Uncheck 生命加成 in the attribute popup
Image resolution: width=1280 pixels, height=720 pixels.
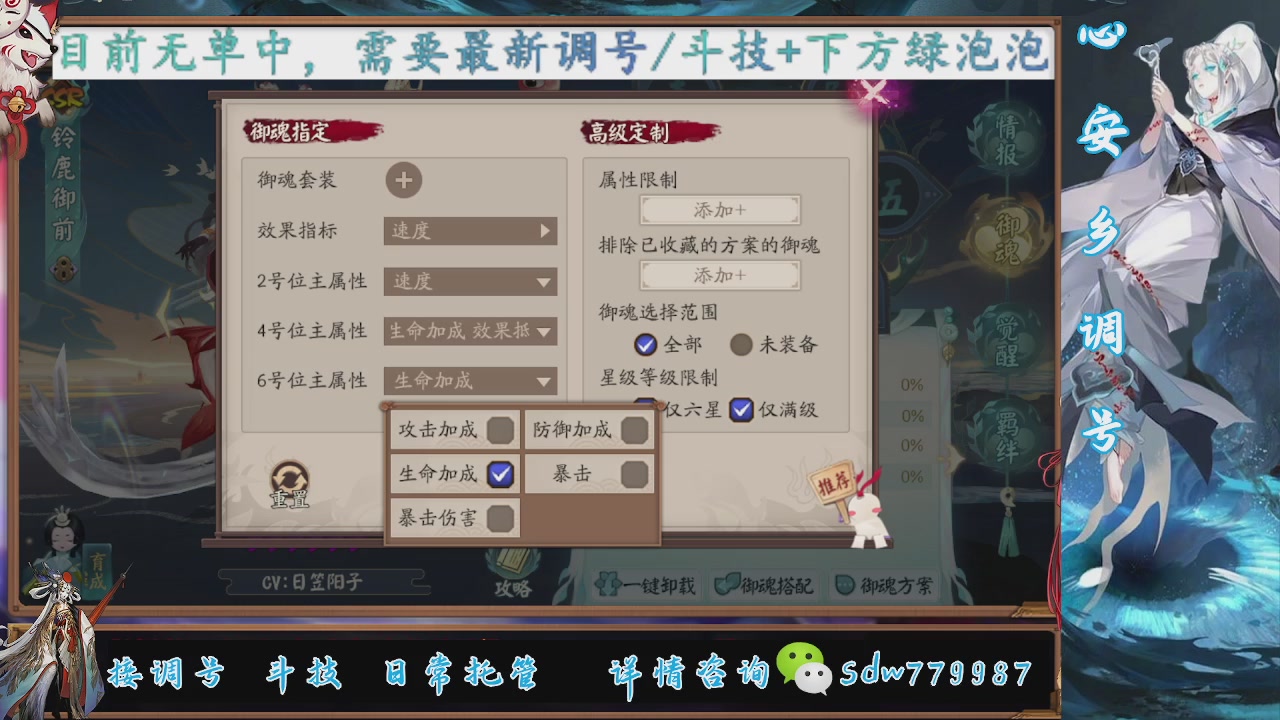click(x=499, y=474)
